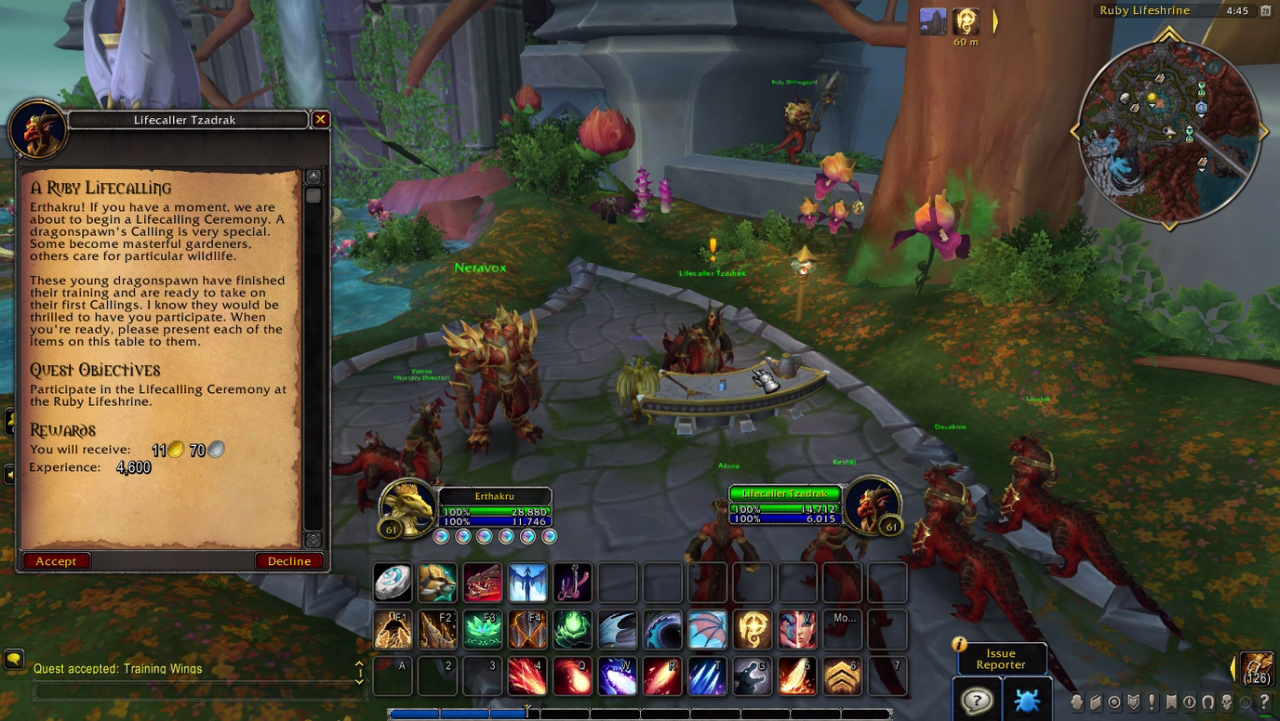Open the backpack showing 126 free slots
This screenshot has height=721, width=1280.
[x=1257, y=668]
